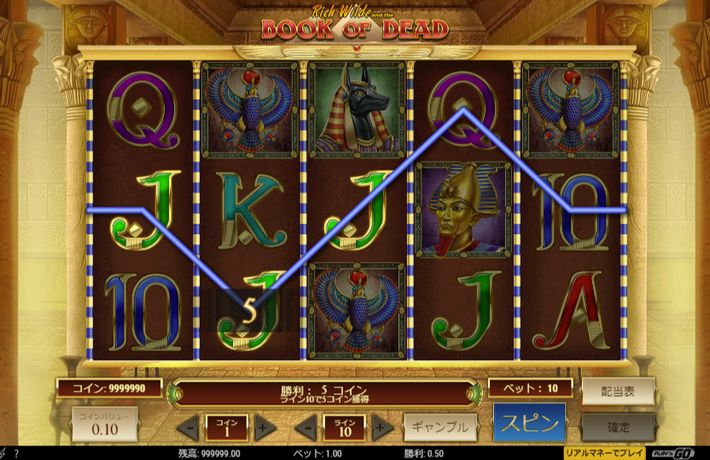This screenshot has height=460, width=710.
Task: Increase the コイン count with plus arrow
Action: click(x=264, y=428)
